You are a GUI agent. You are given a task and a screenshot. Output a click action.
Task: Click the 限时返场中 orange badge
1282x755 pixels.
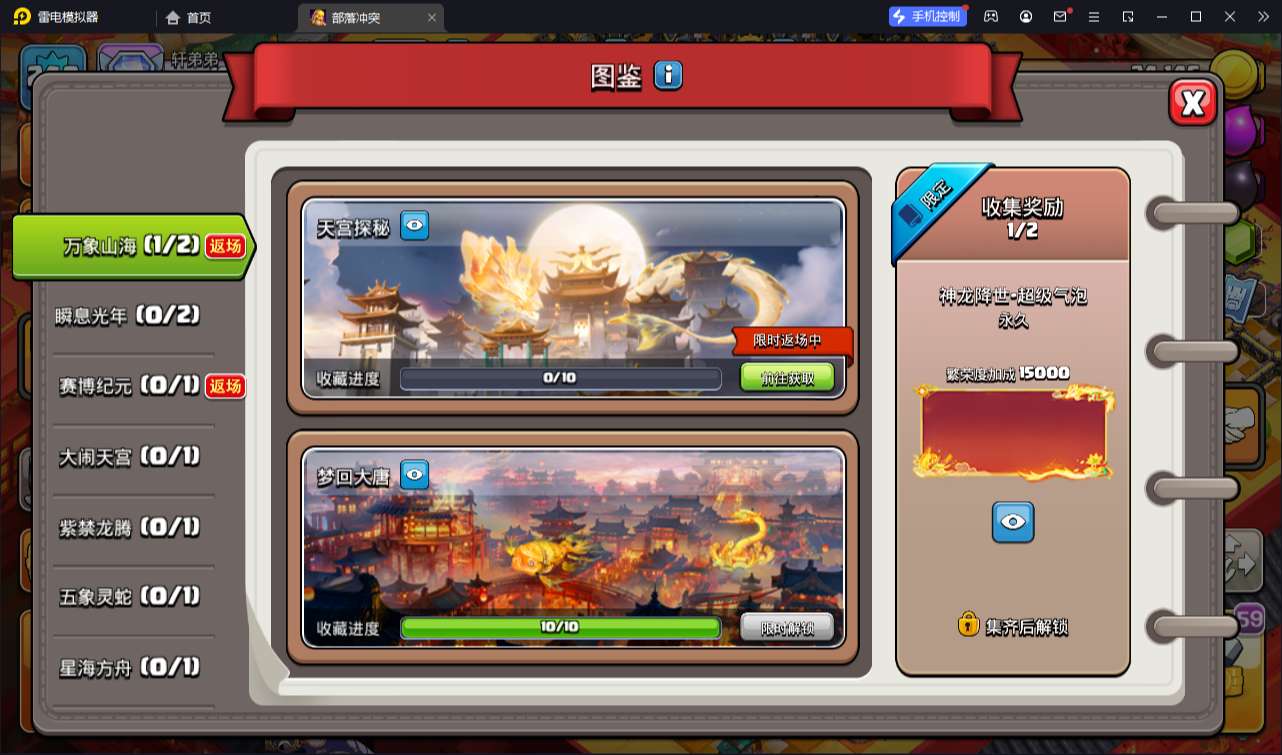pos(793,342)
